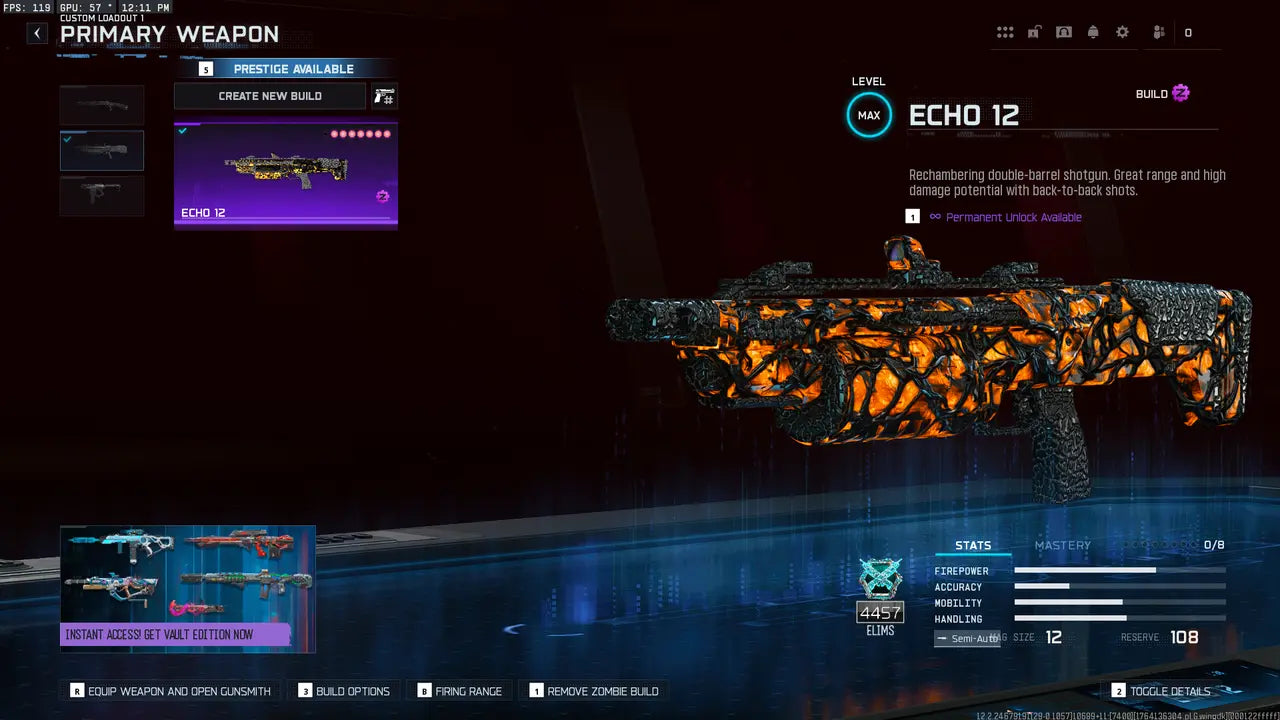Open the notifications bell icon

pyautogui.click(x=1092, y=32)
